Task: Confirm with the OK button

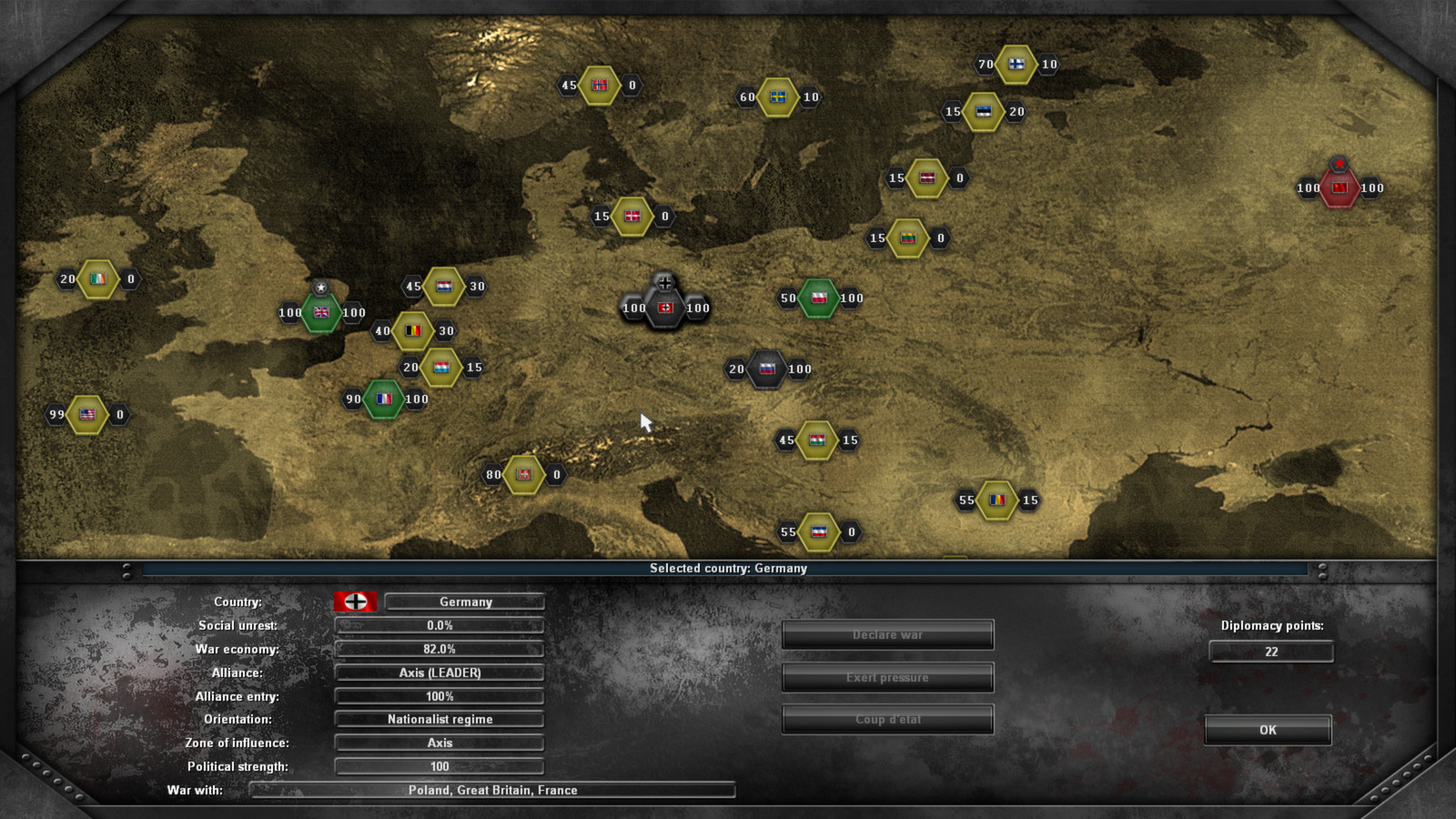Action: pyautogui.click(x=1269, y=730)
